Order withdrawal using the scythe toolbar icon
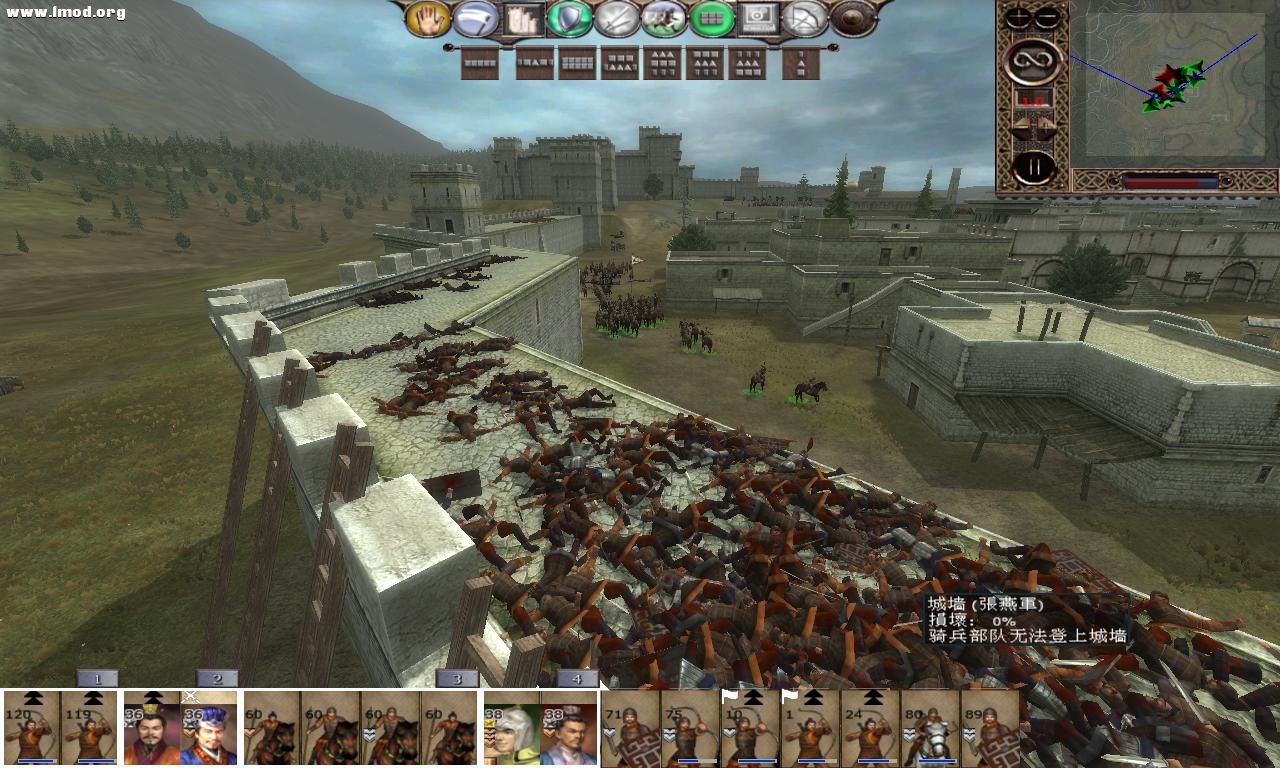This screenshot has width=1280, height=768. point(473,17)
